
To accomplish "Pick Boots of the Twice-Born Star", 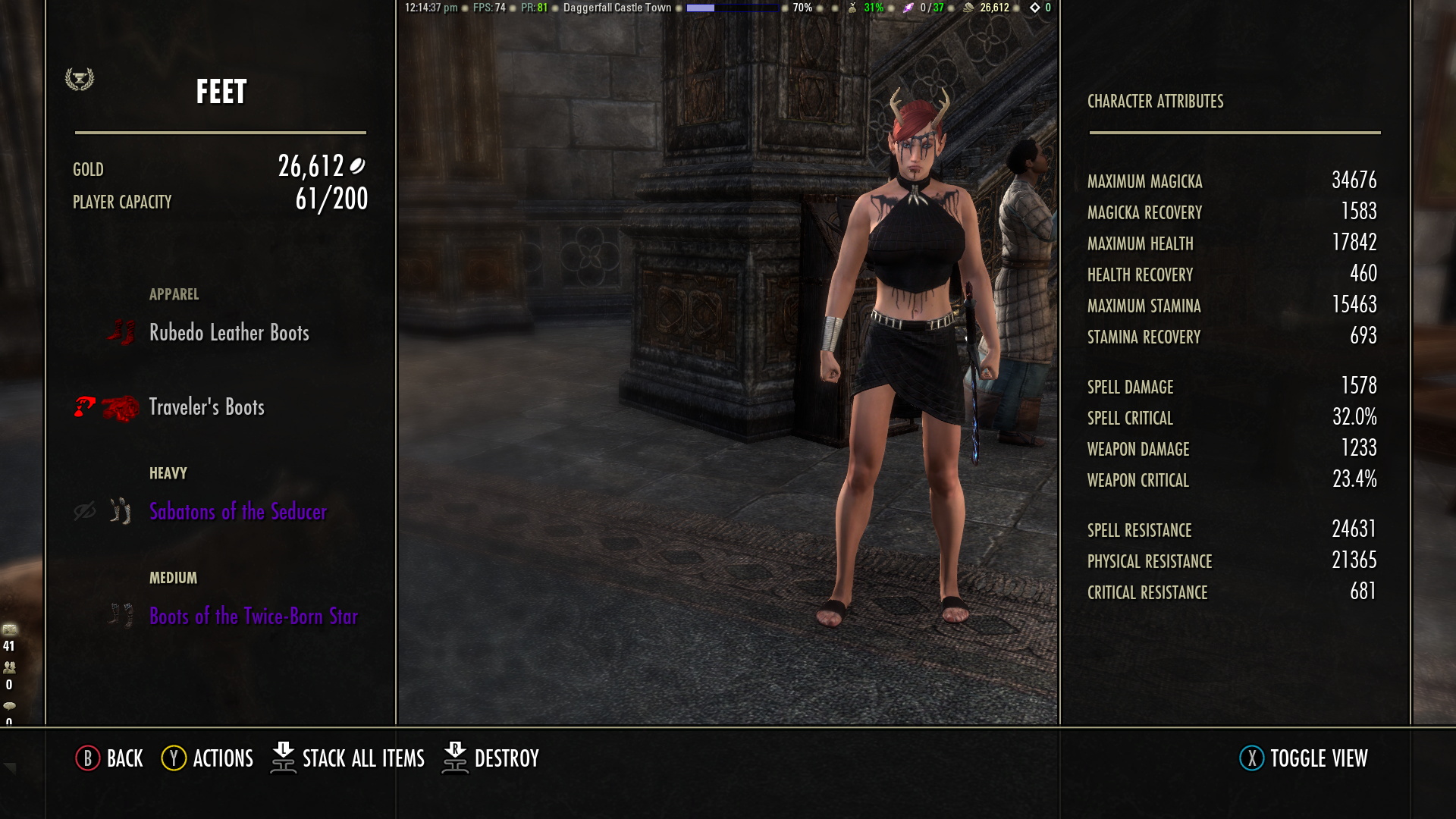I will click(x=253, y=617).
